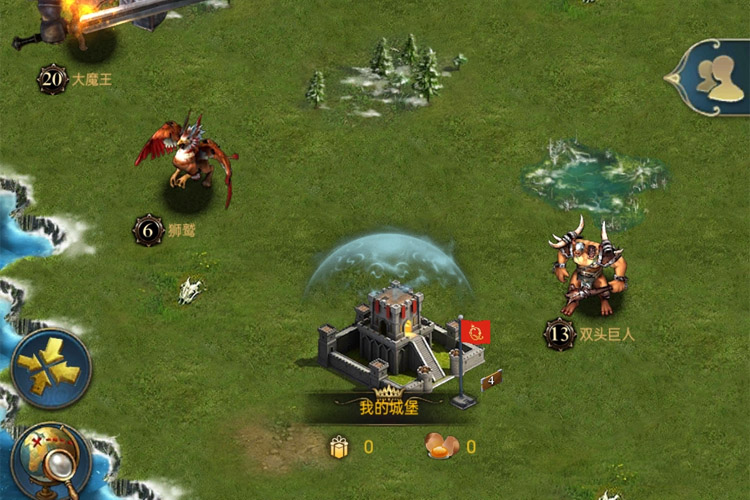The width and height of the screenshot is (750, 500).
Task: Click the gift box icon below the castle
Action: pyautogui.click(x=339, y=447)
